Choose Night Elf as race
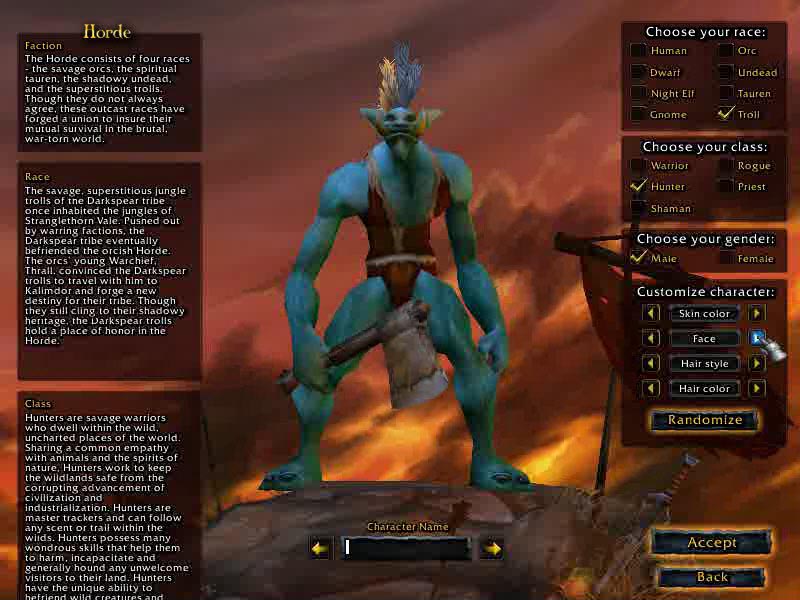 [638, 93]
